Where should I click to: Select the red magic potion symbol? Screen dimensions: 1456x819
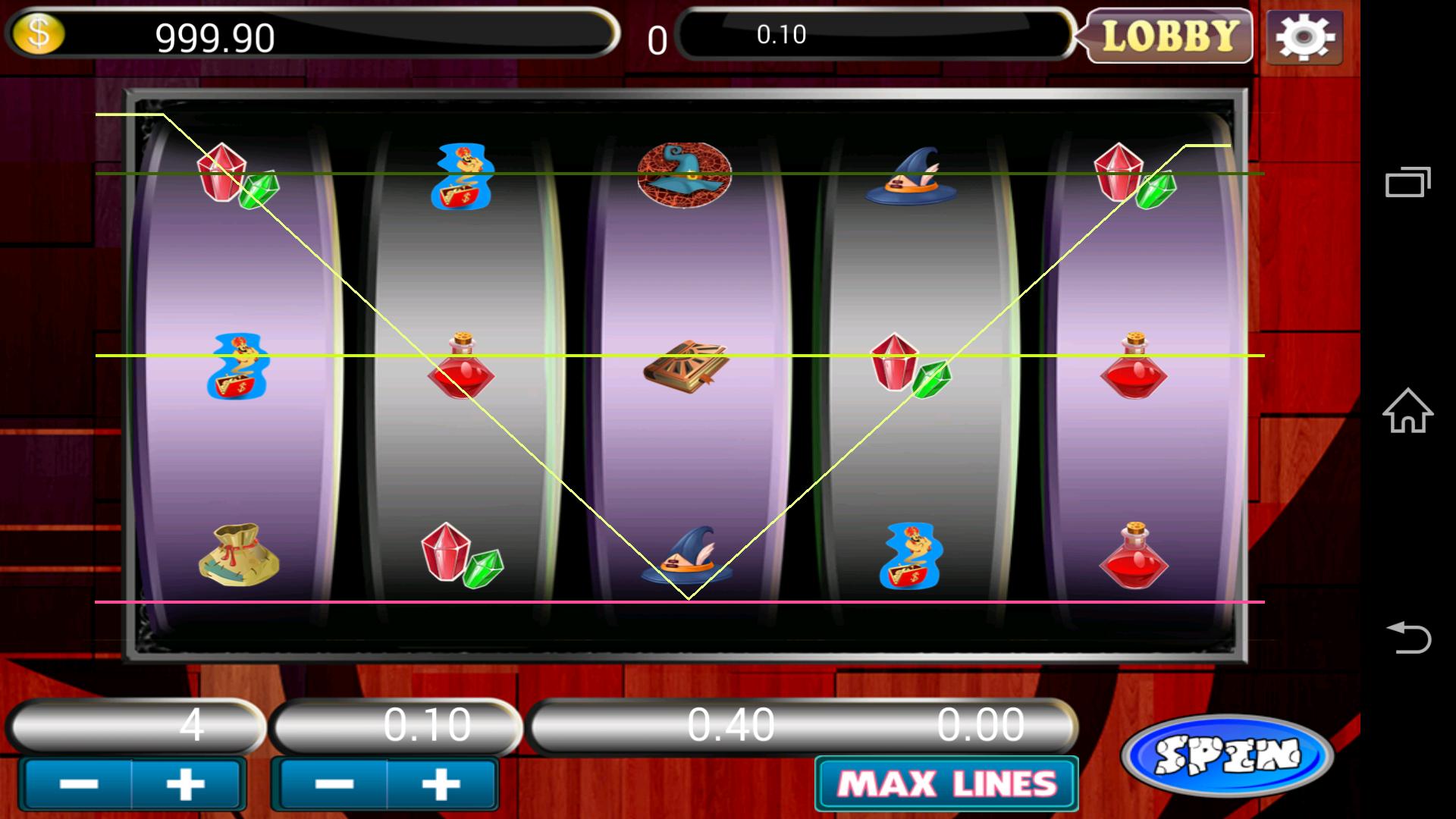click(463, 372)
